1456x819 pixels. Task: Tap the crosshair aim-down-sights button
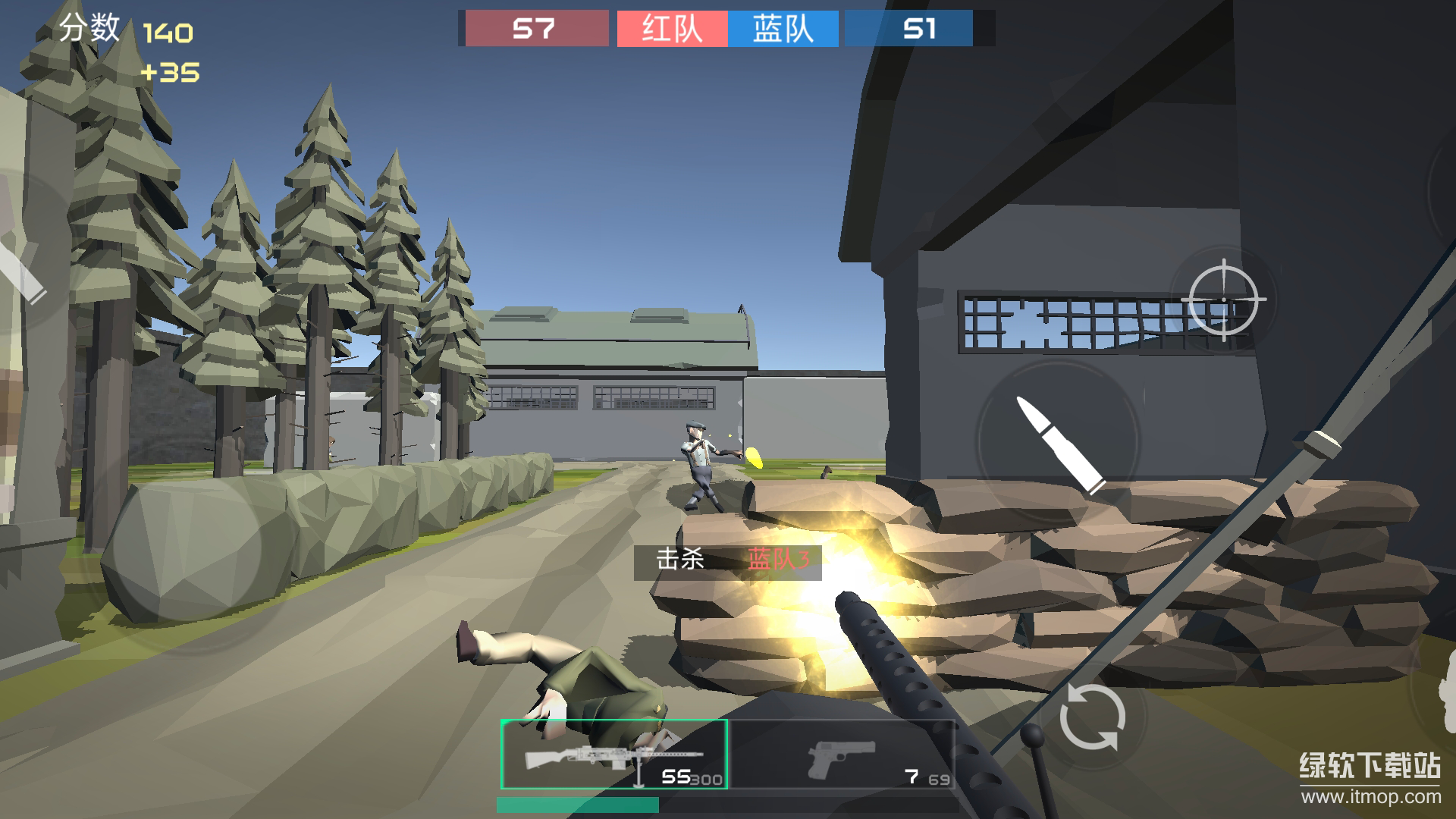(1223, 300)
